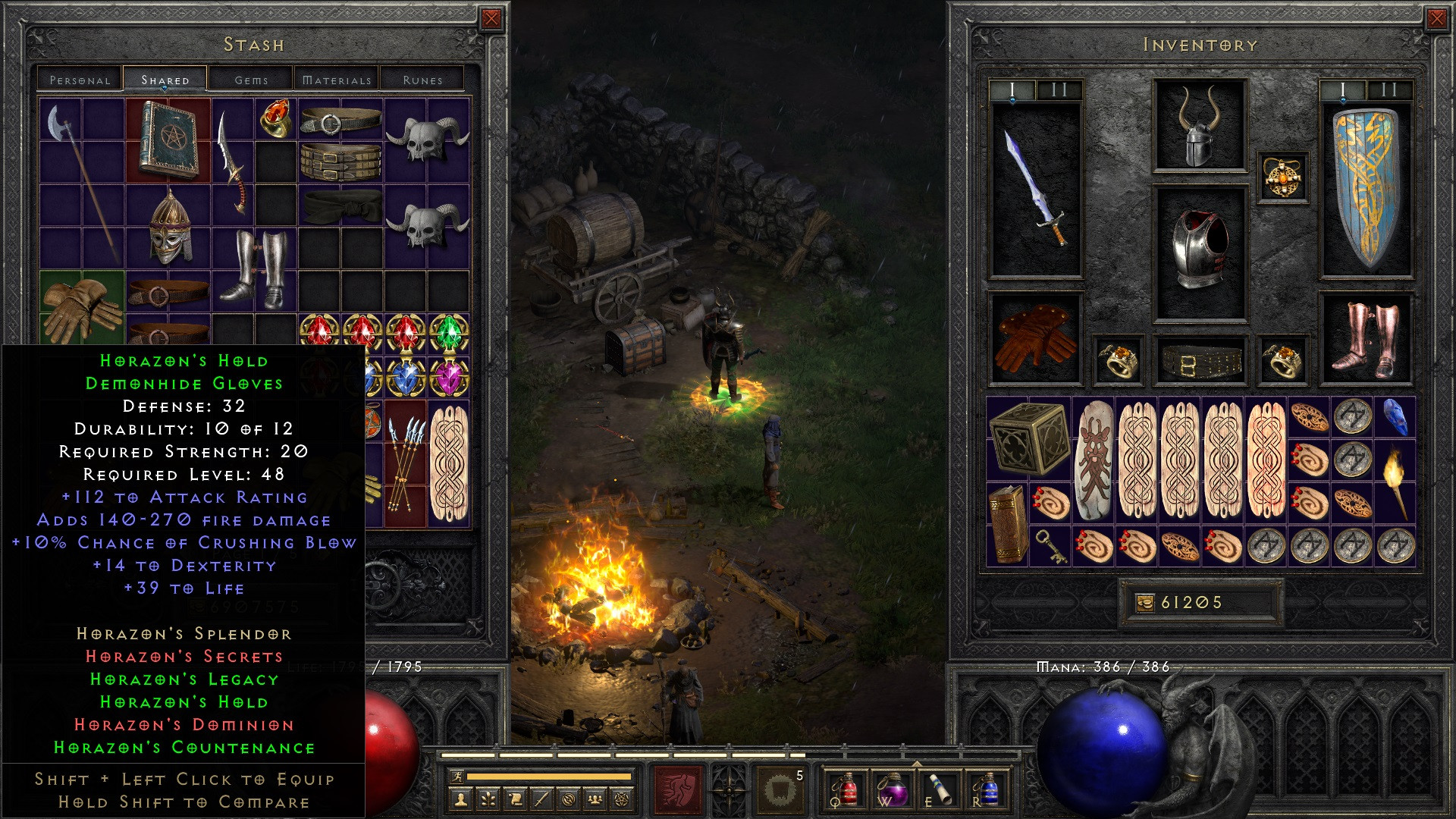Viewport: 1456px width, 819px height.
Task: Open the Skill Tree icon on the mini-panel
Action: pyautogui.click(x=489, y=797)
